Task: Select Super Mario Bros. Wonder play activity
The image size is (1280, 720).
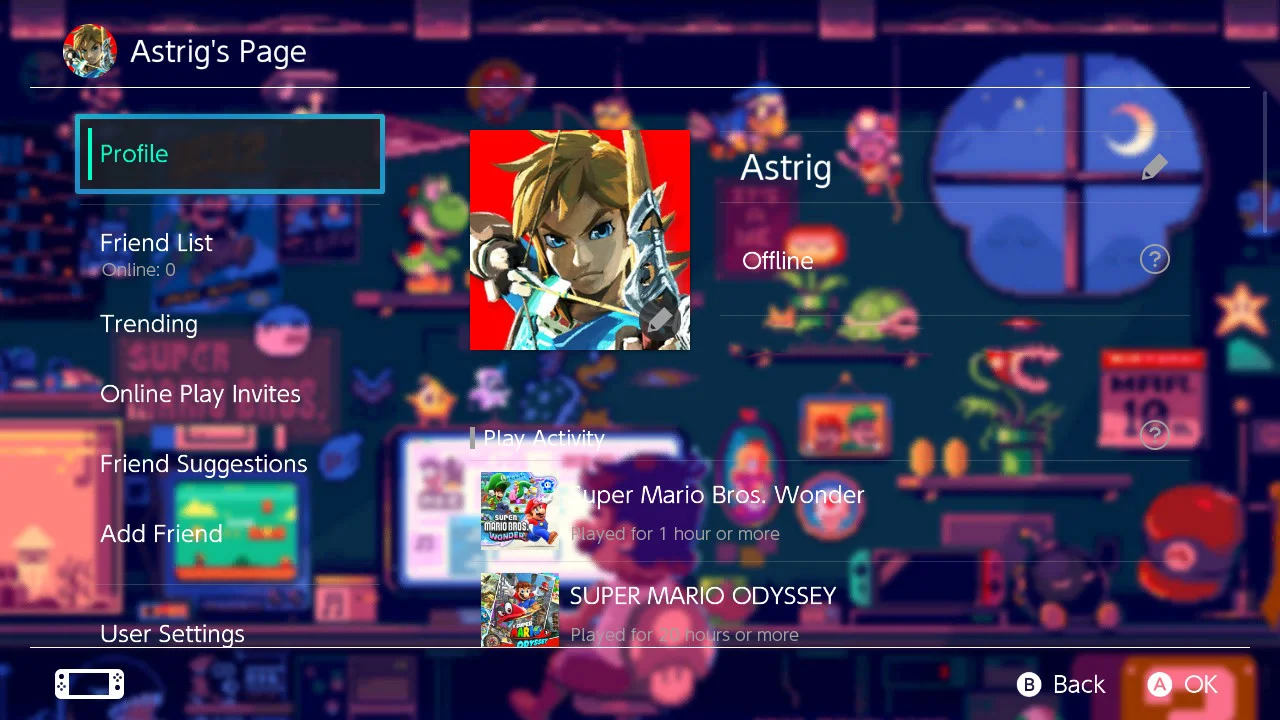Action: click(716, 511)
